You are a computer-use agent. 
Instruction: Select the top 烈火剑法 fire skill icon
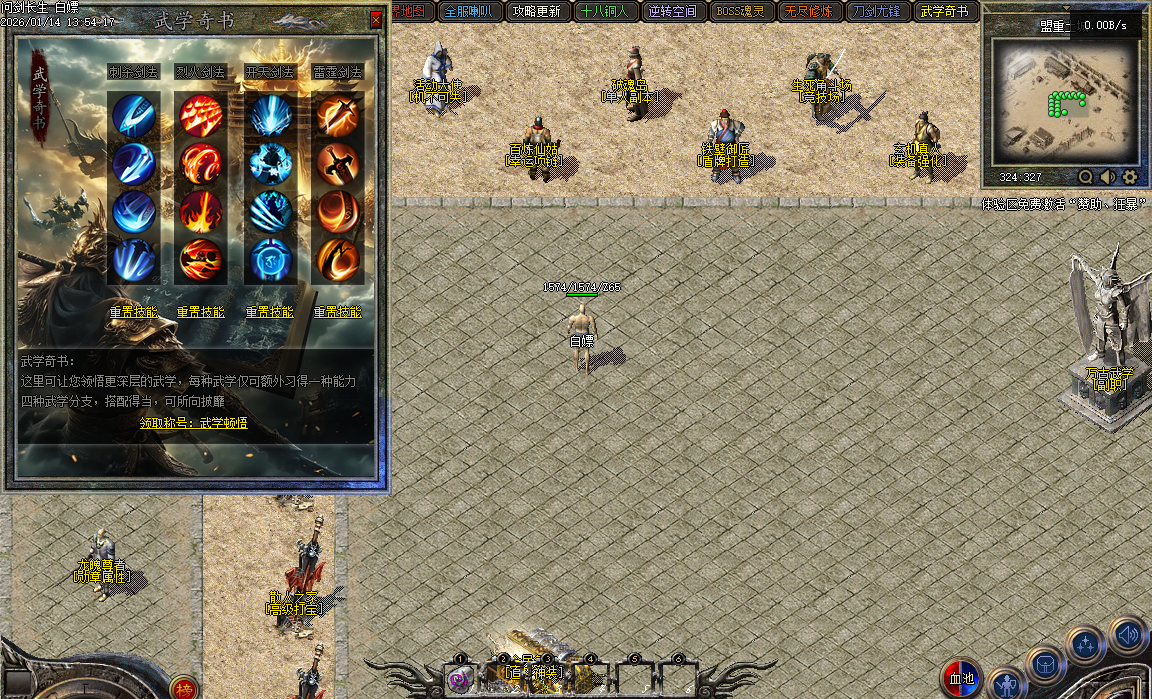click(x=201, y=115)
